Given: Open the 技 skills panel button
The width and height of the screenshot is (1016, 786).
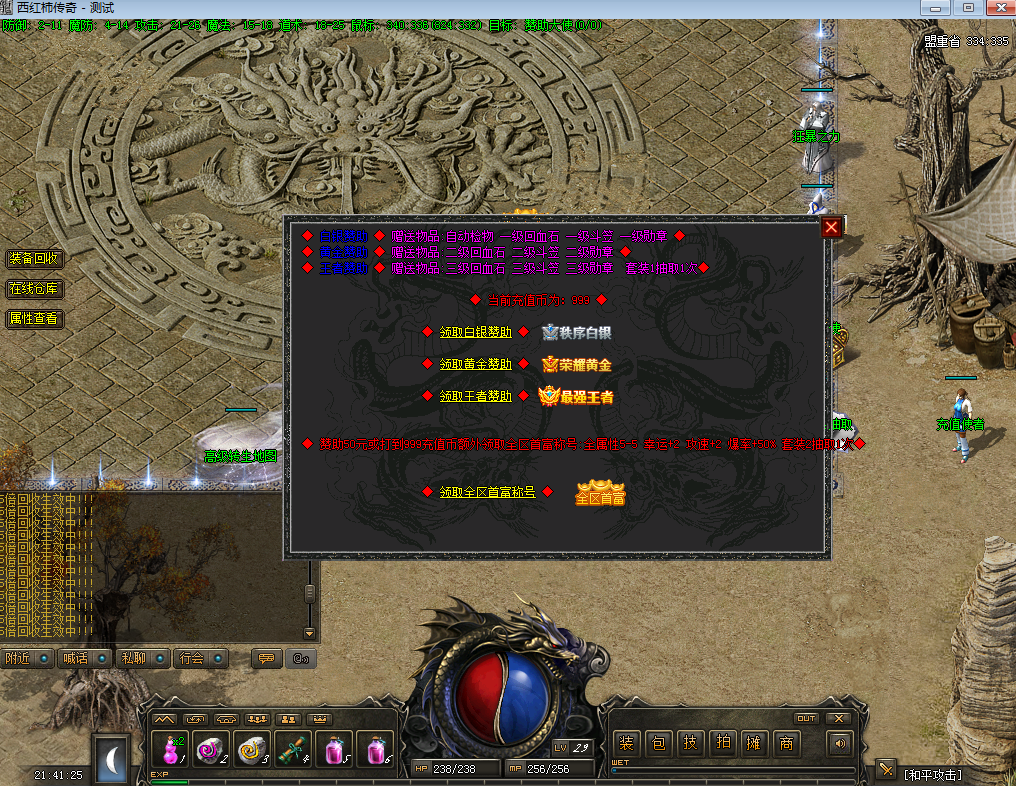Looking at the screenshot, I should [x=691, y=743].
